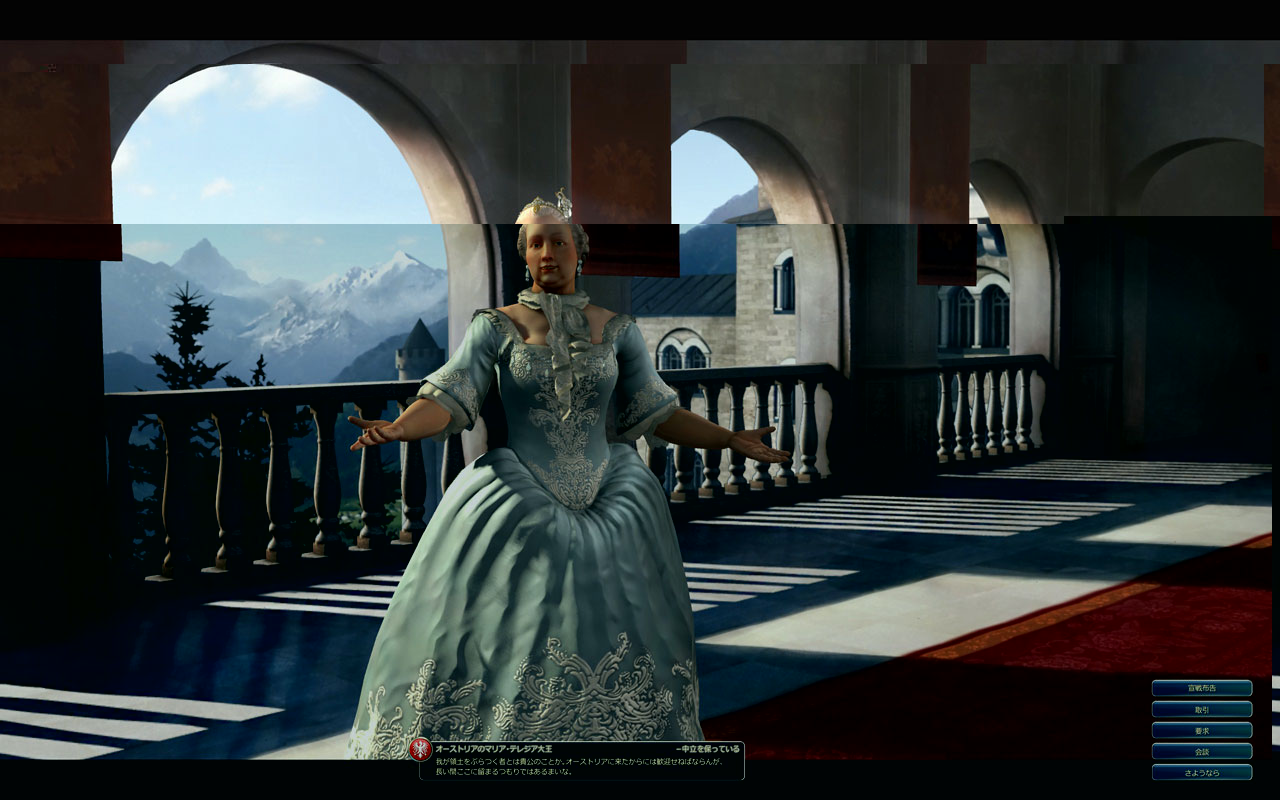Screen dimensions: 1280x800
Task: Select the 要求 (demand) option
Action: [x=1201, y=730]
